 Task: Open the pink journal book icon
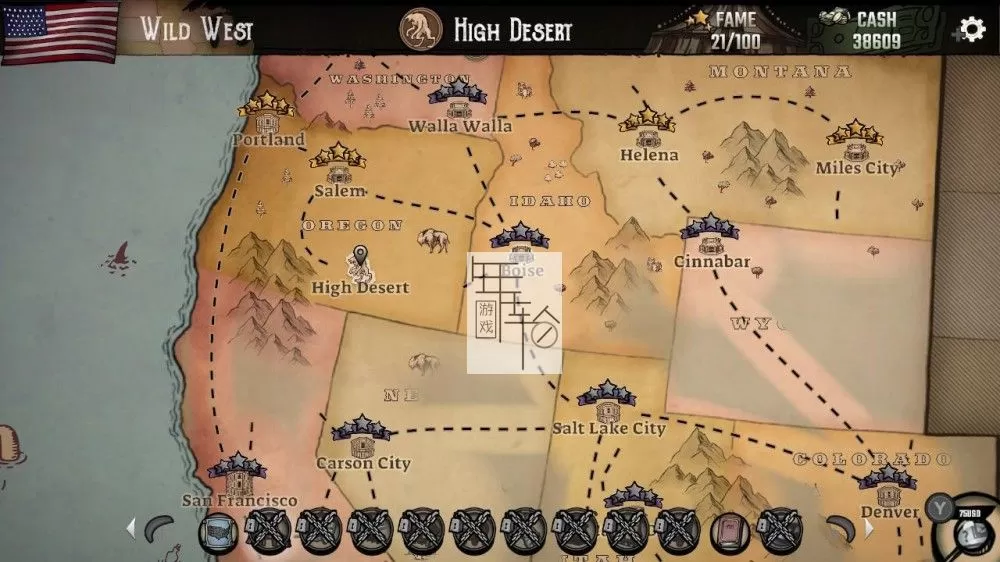pos(729,531)
